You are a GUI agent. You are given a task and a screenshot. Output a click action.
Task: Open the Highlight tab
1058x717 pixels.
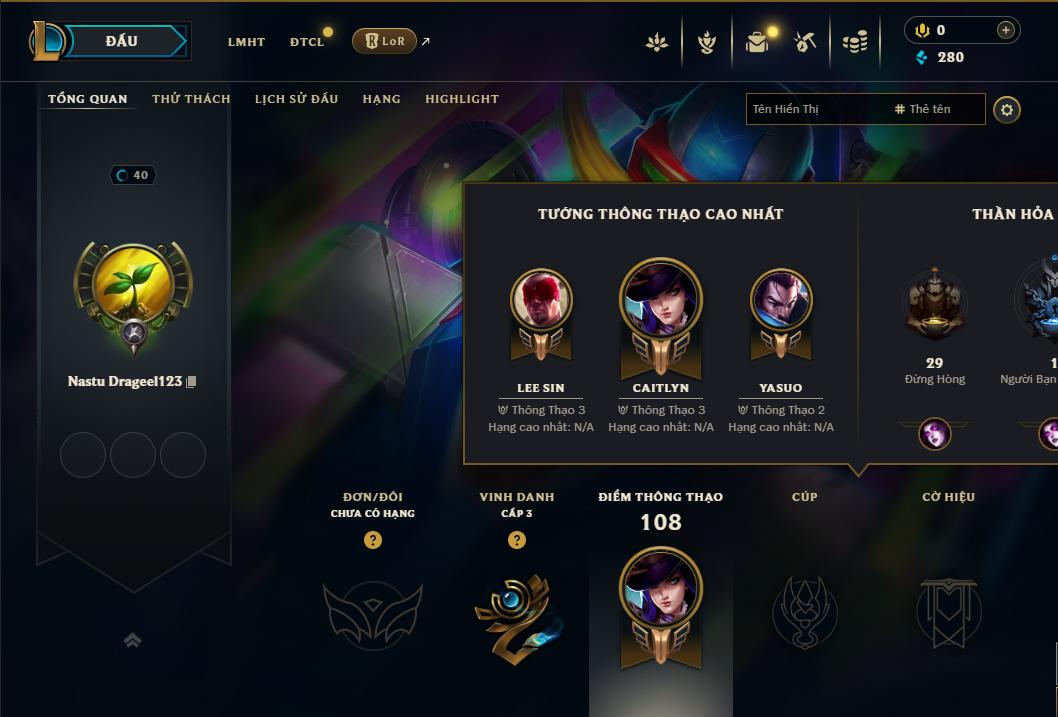point(461,99)
